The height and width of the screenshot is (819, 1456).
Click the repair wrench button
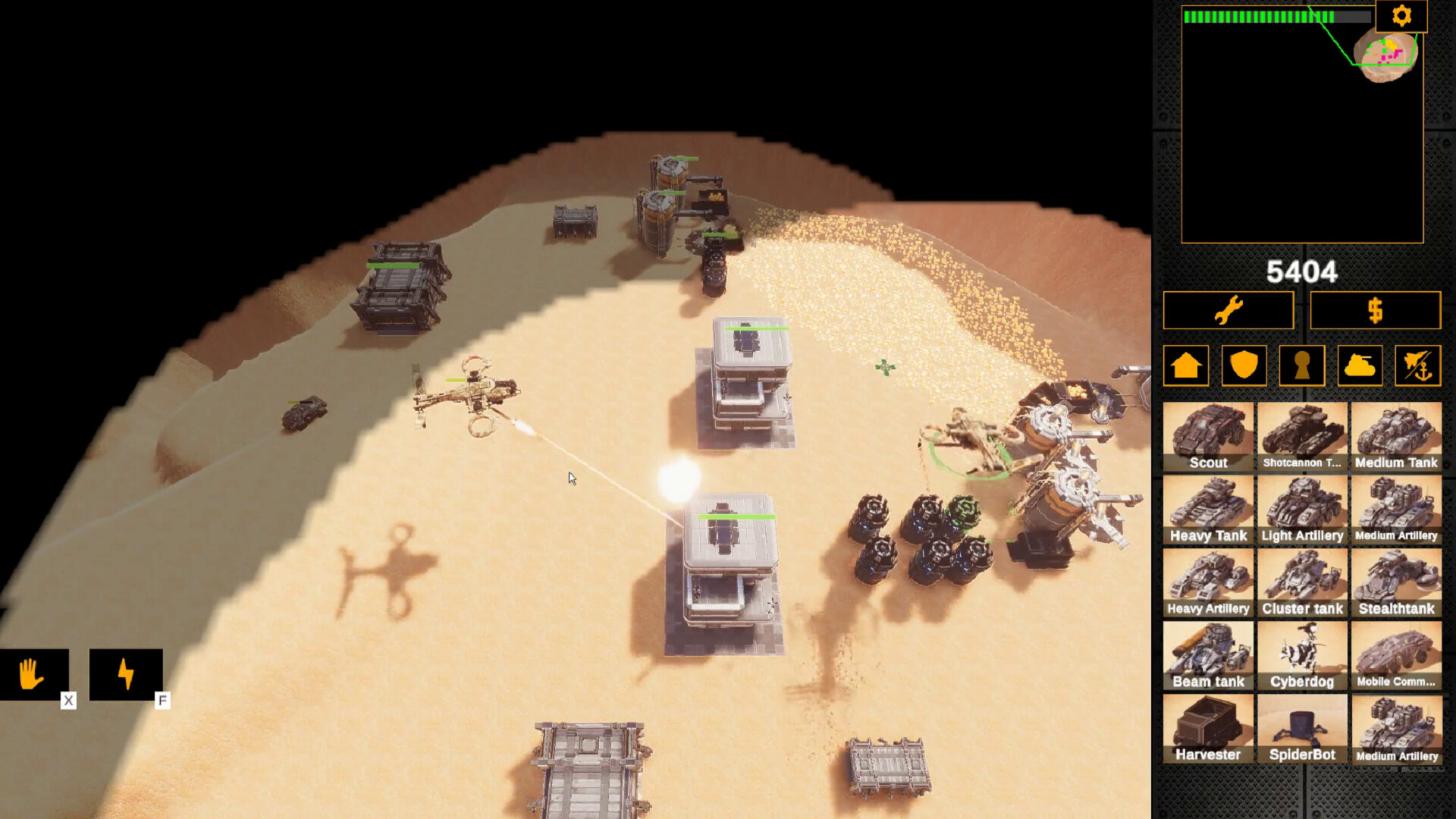pyautogui.click(x=1227, y=310)
